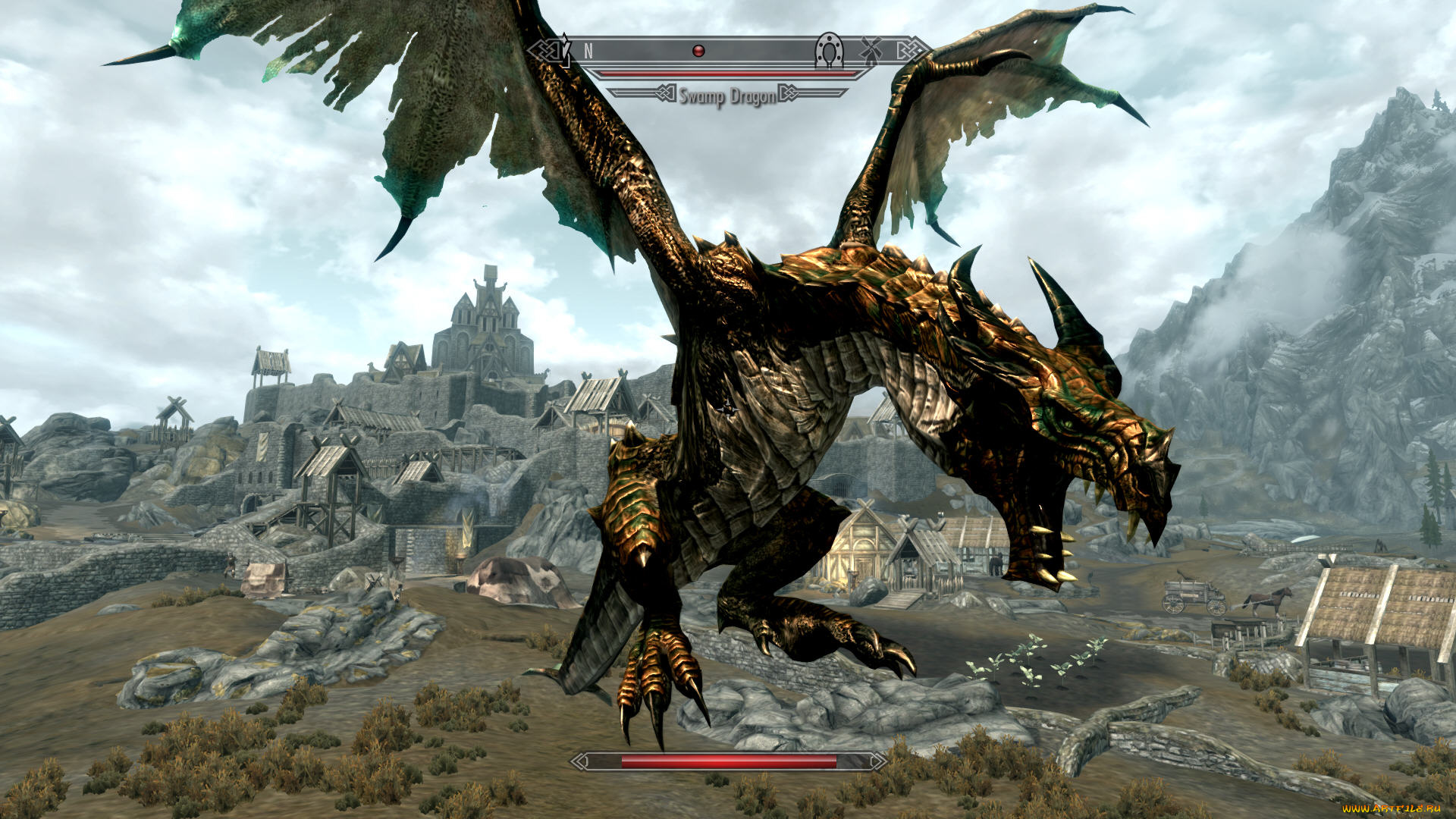Image resolution: width=1456 pixels, height=819 pixels.
Task: Select the windmill farm marker on the compass
Action: click(871, 50)
